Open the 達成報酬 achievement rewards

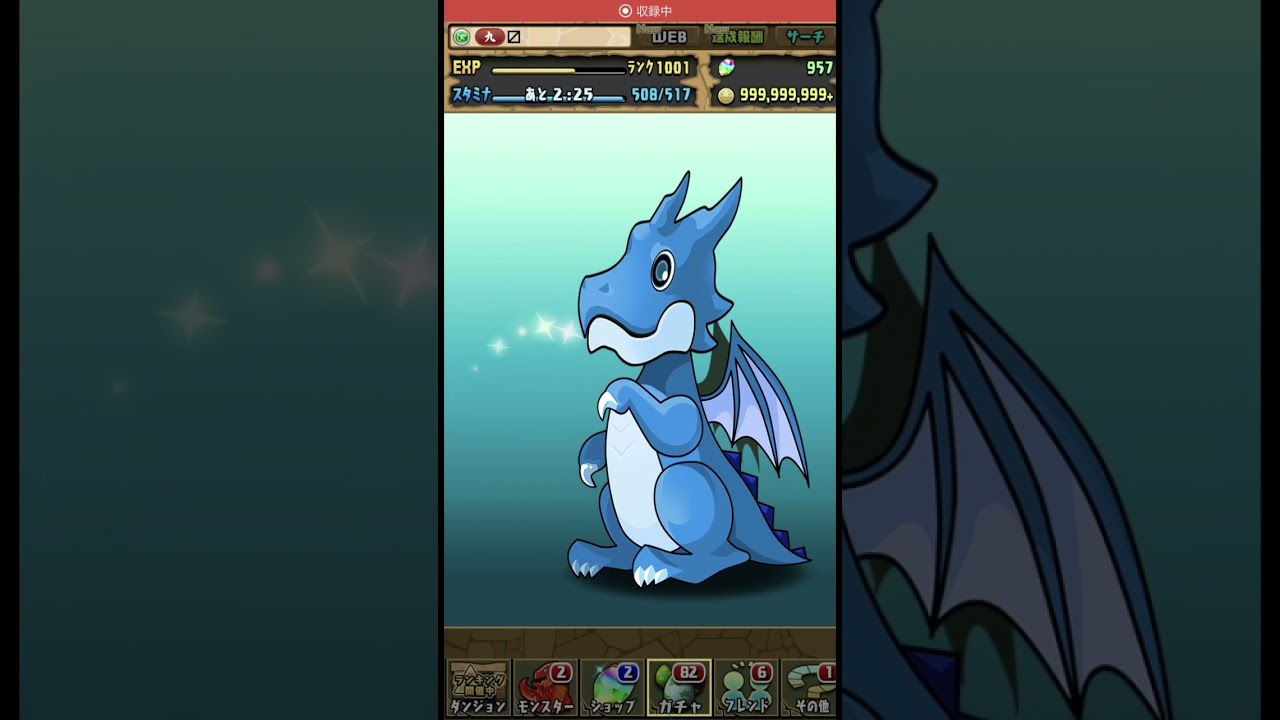pyautogui.click(x=737, y=37)
